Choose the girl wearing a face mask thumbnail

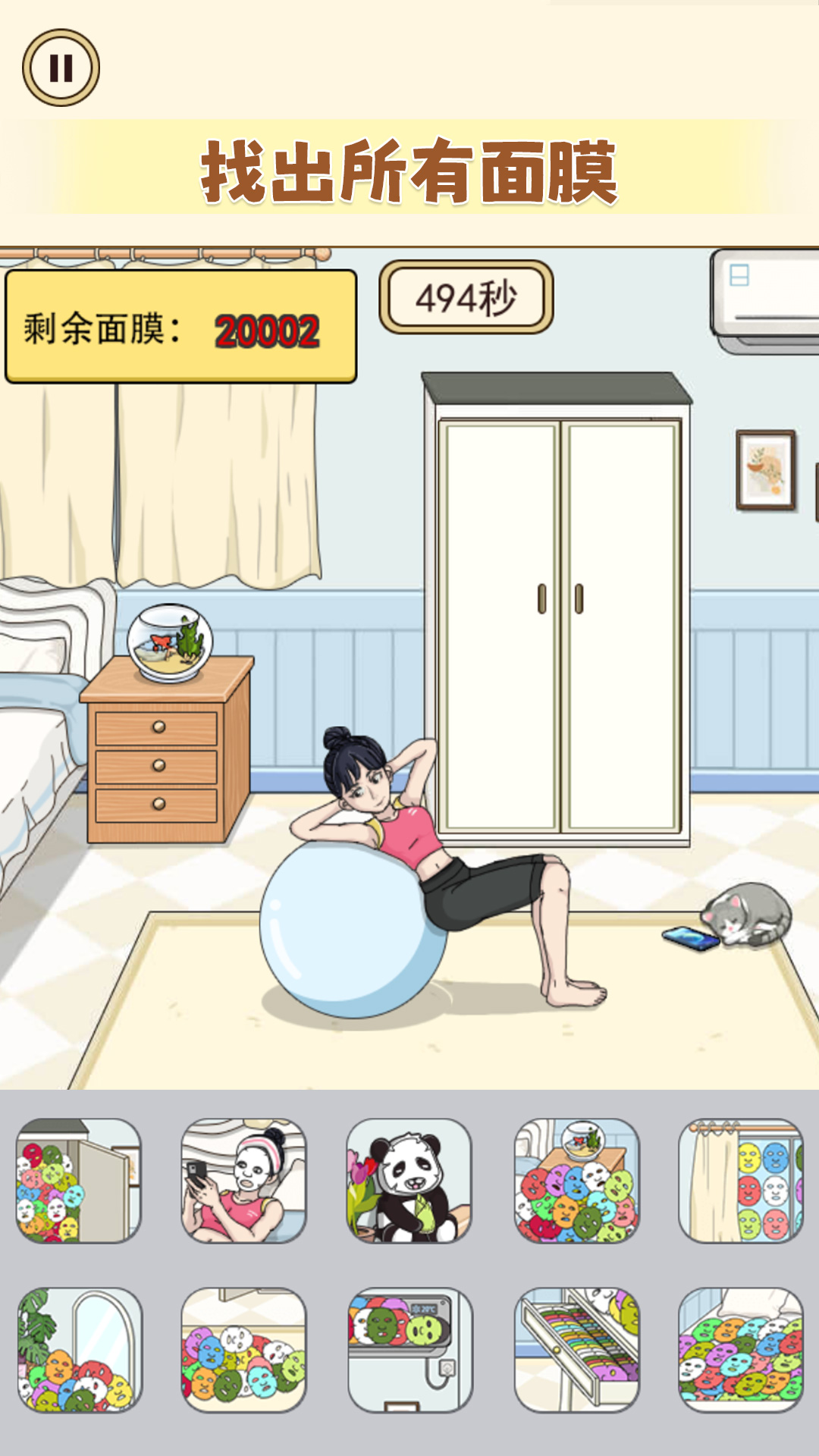(243, 1180)
